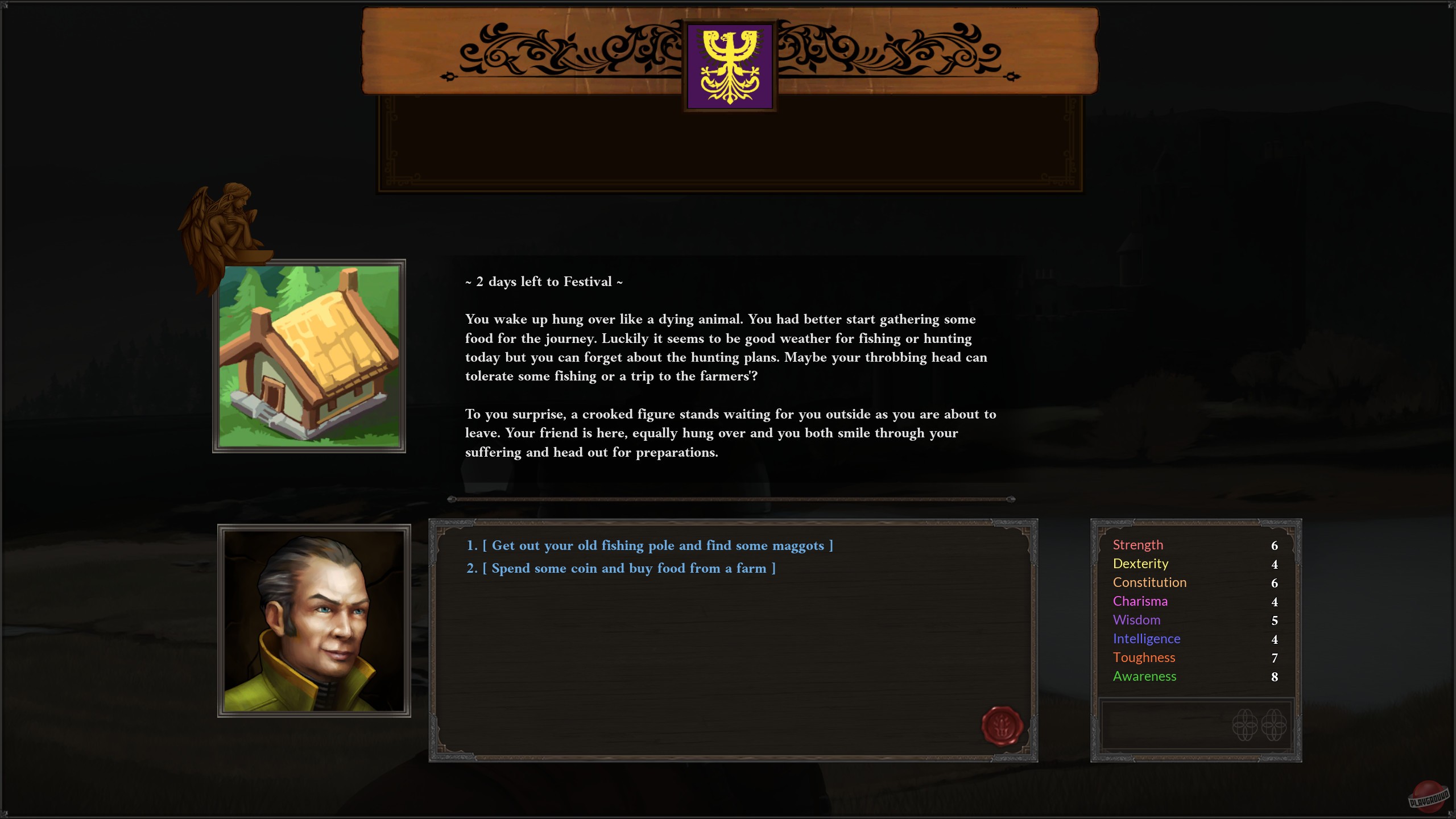Select the Charisma stat entry

tap(1140, 601)
